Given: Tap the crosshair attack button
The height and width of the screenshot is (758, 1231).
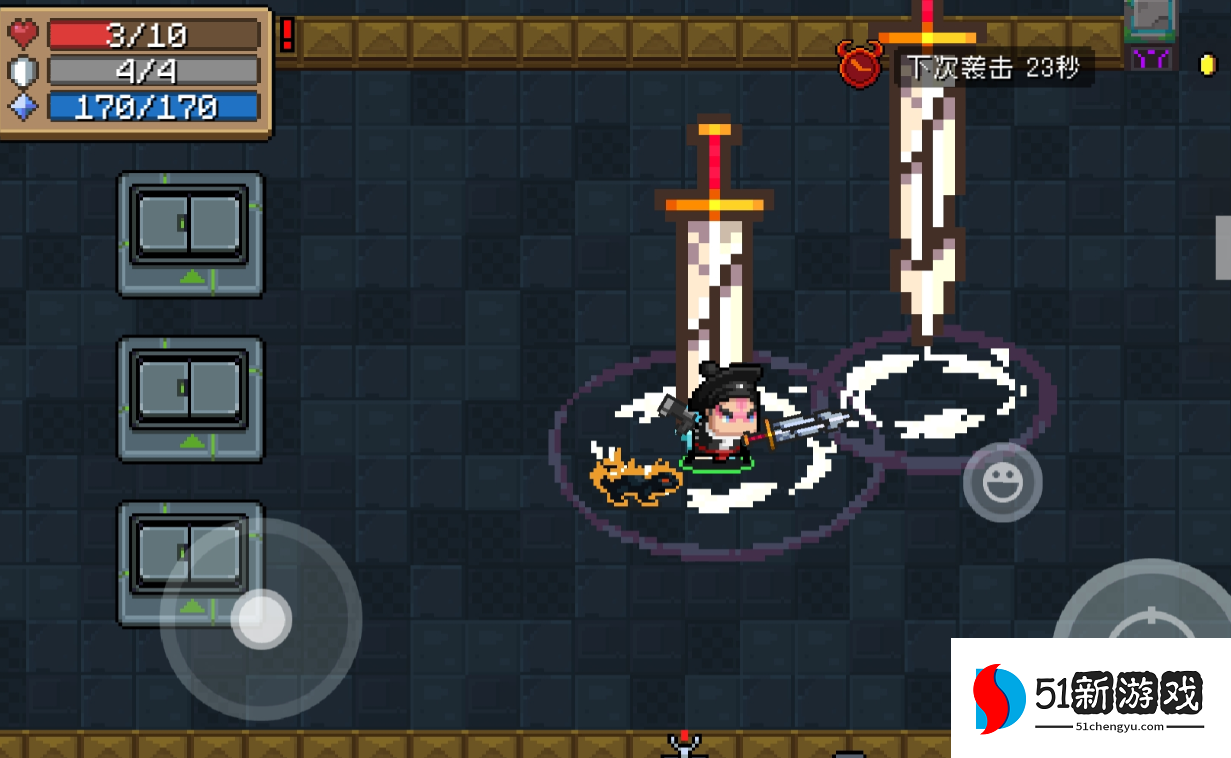Looking at the screenshot, I should (1150, 620).
